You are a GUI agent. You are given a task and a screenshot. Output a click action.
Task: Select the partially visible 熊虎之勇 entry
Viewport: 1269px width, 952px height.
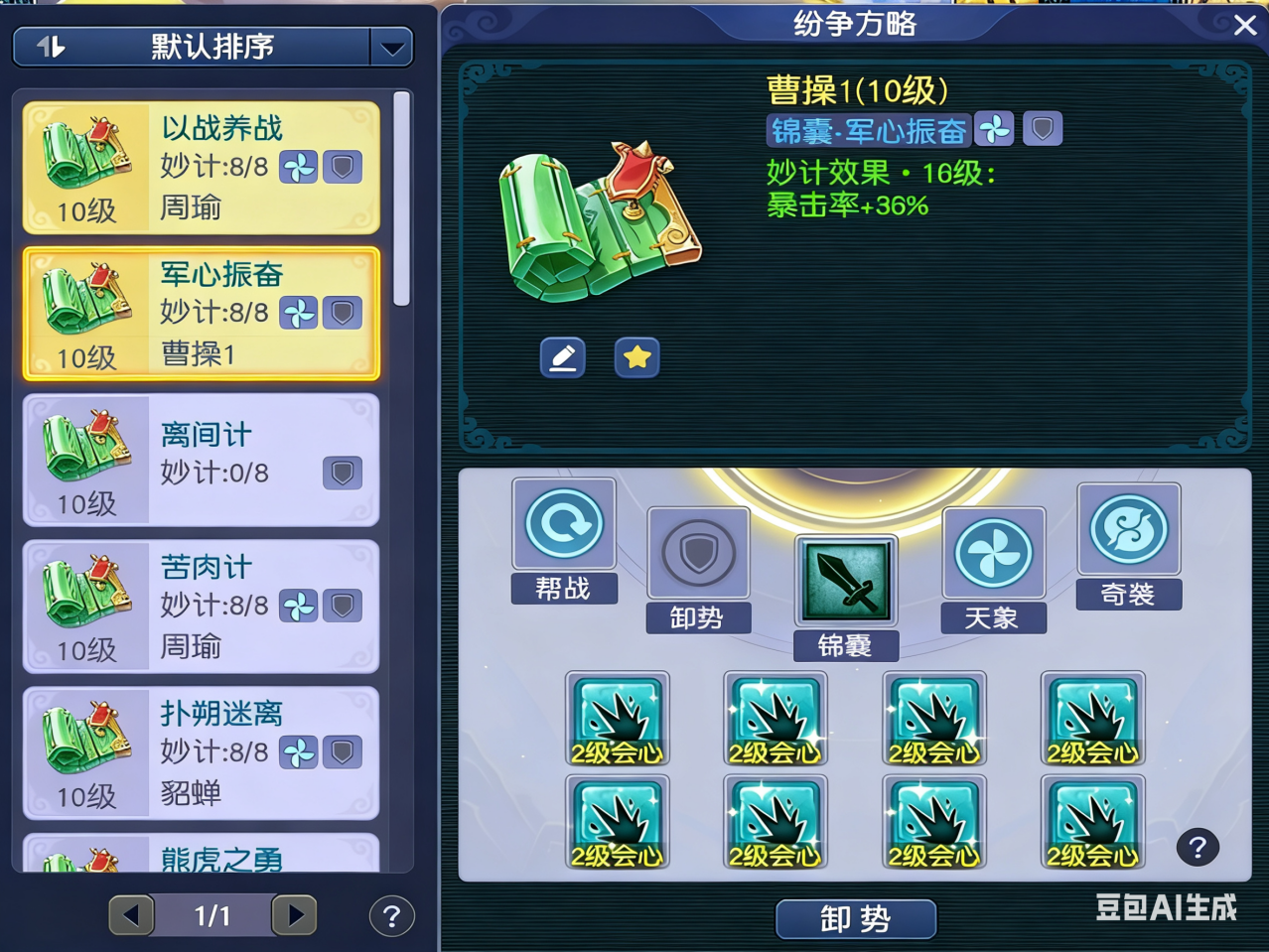201,856
